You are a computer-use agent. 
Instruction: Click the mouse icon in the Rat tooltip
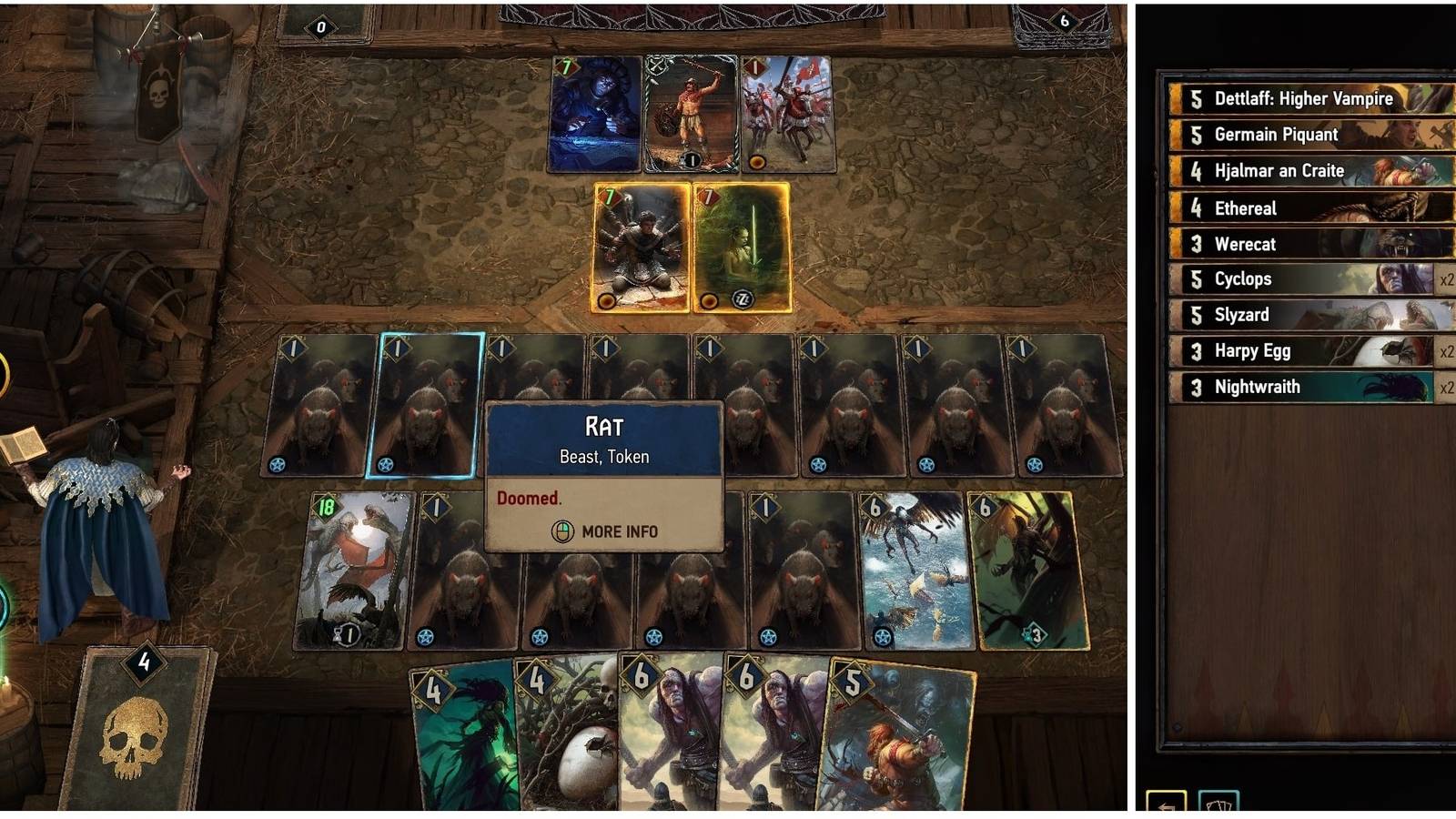[564, 531]
